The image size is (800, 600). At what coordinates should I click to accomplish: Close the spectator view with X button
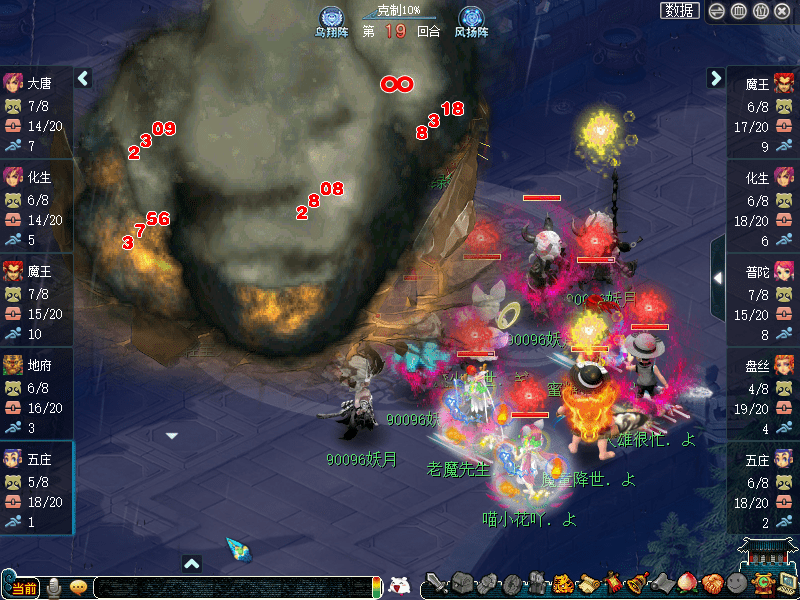(783, 11)
